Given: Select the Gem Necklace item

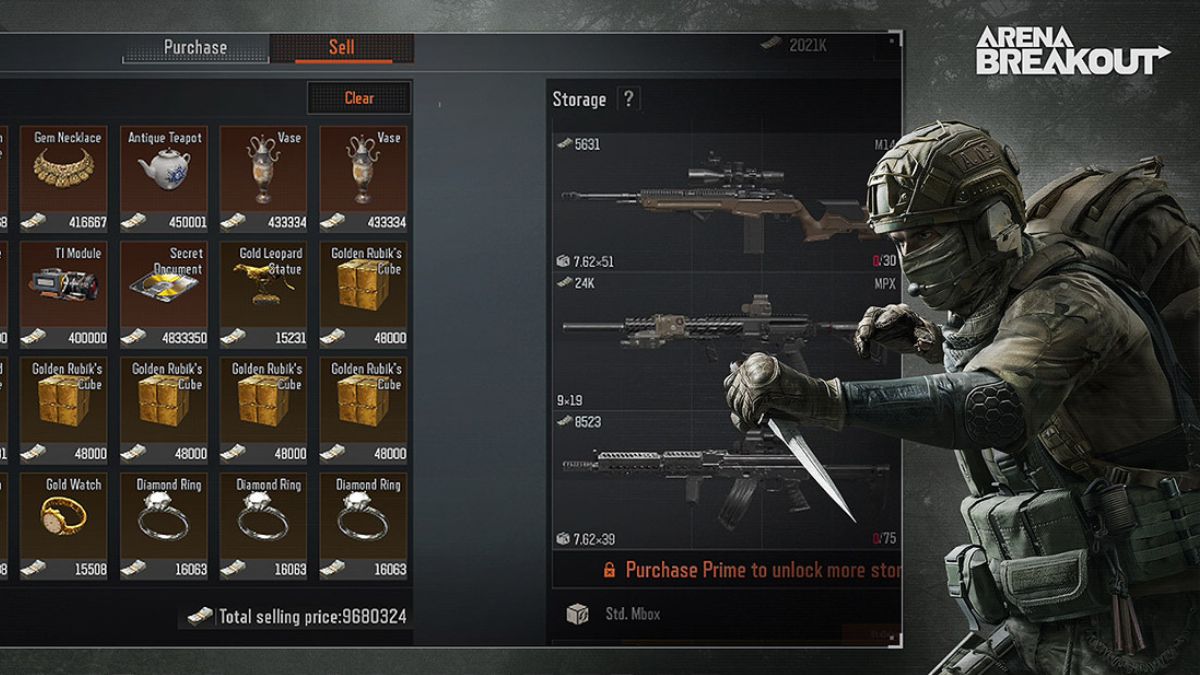Looking at the screenshot, I should (63, 178).
